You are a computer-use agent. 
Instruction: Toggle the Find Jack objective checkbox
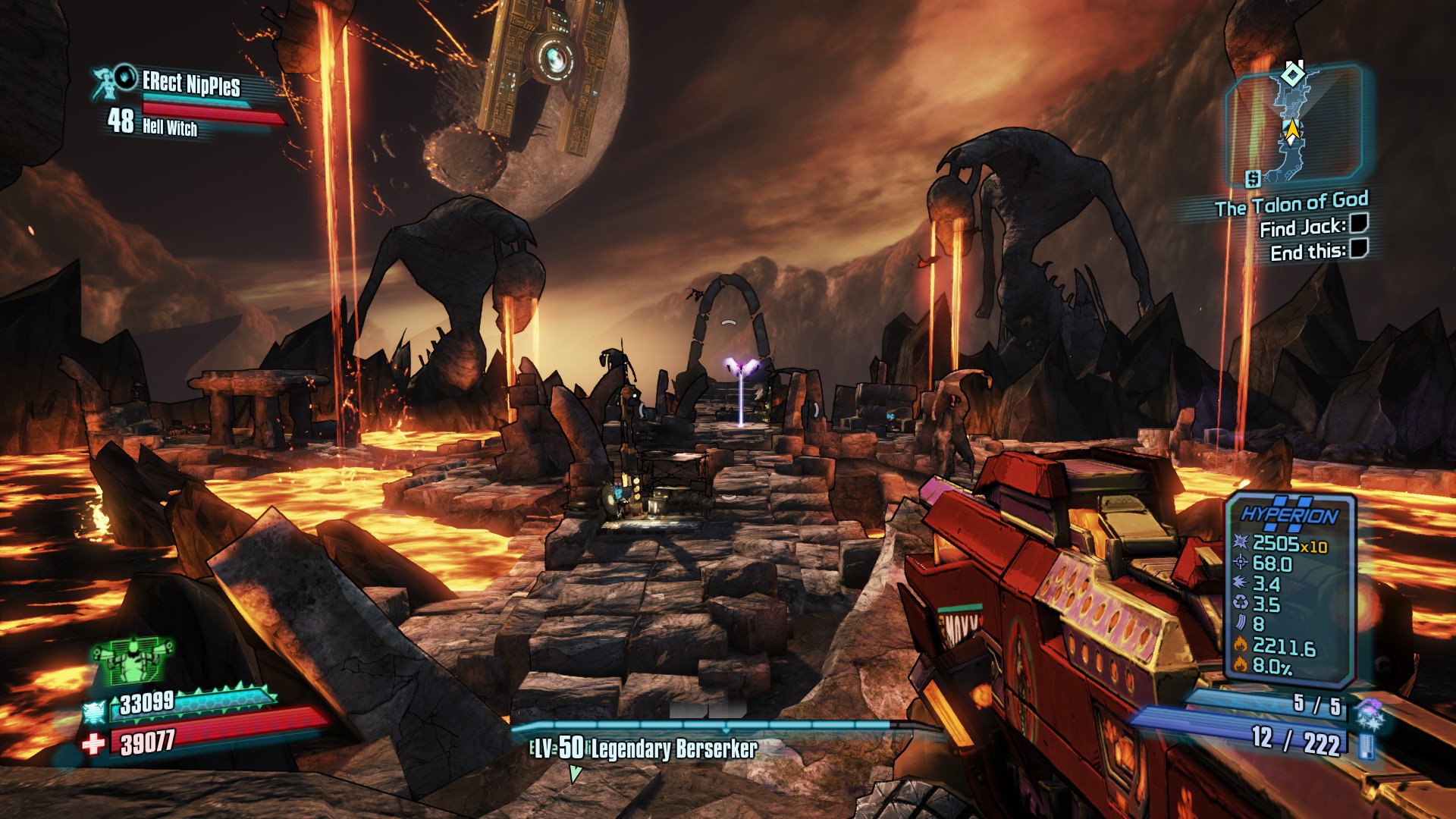1358,223
